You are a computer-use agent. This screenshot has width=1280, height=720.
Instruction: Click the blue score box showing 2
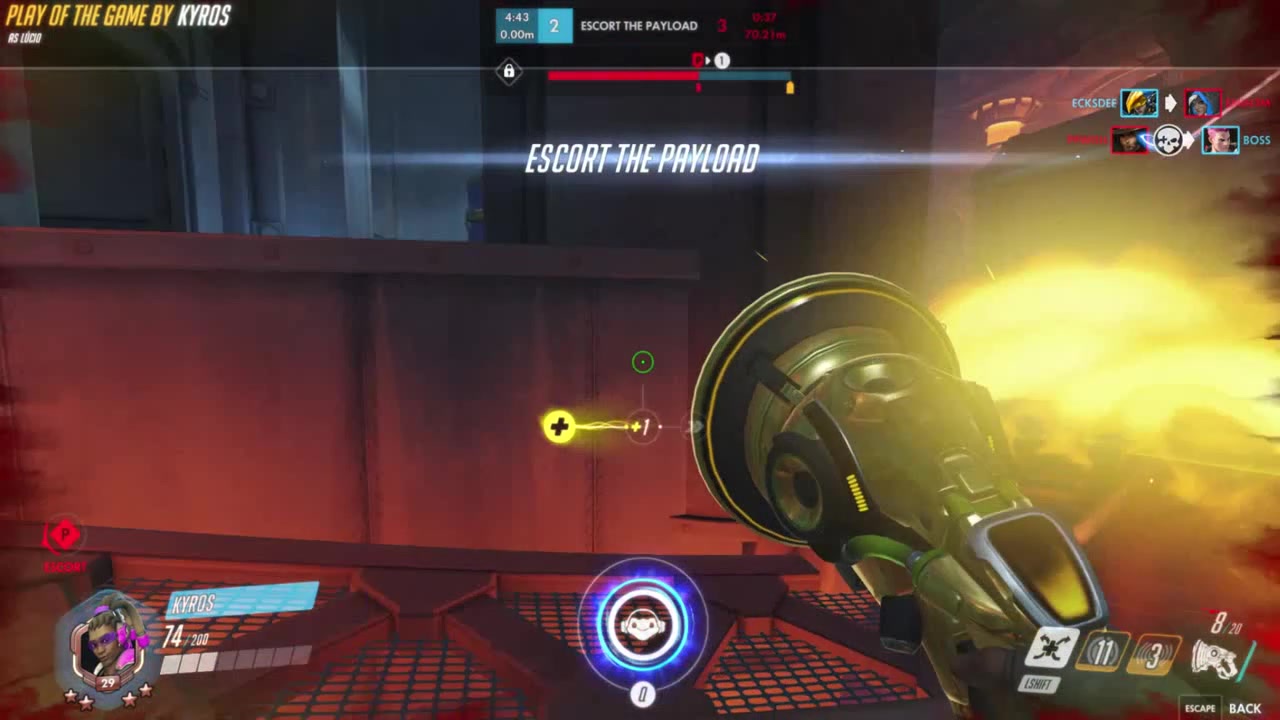556,25
